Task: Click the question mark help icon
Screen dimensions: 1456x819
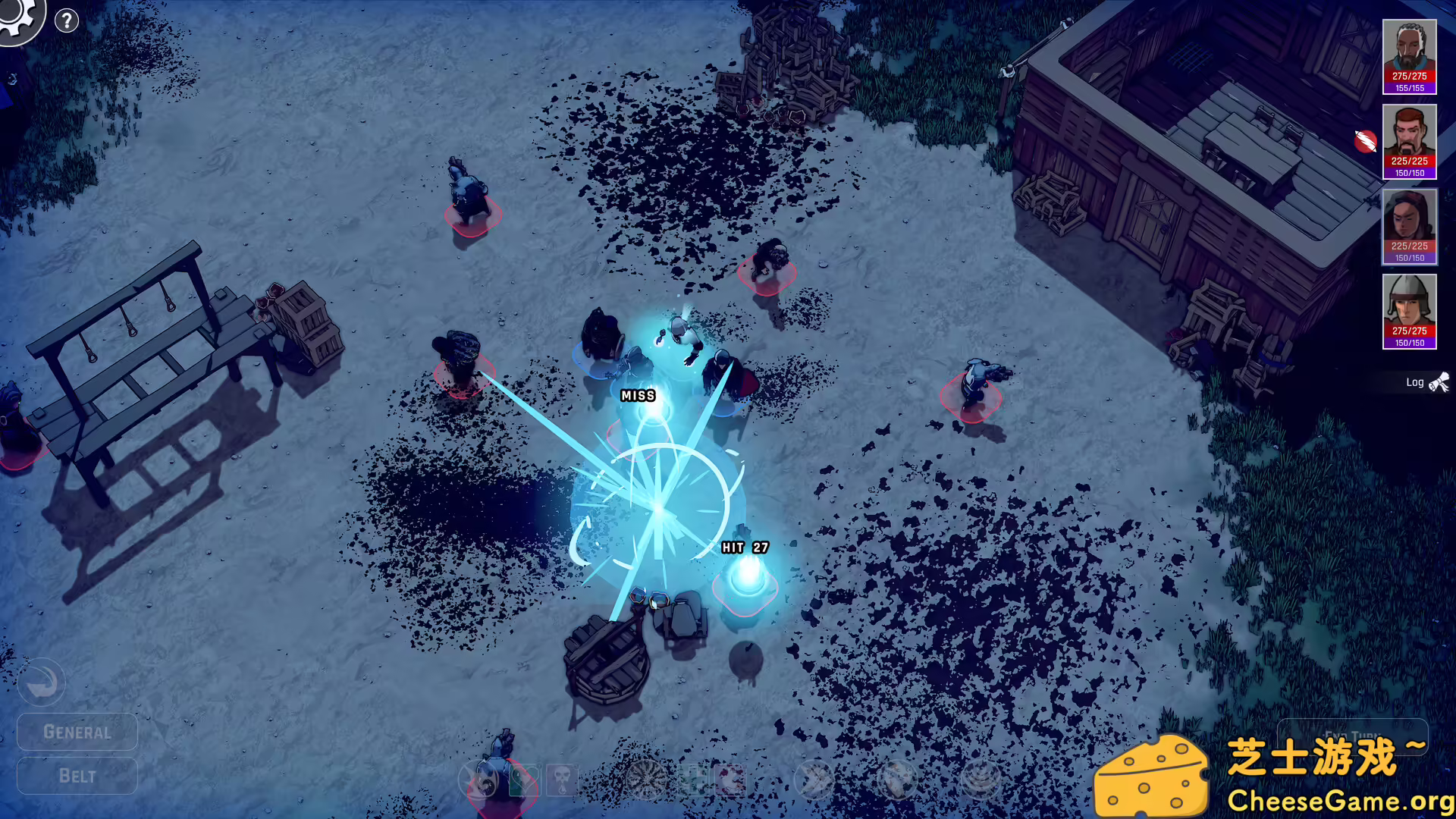Action: pyautogui.click(x=67, y=20)
